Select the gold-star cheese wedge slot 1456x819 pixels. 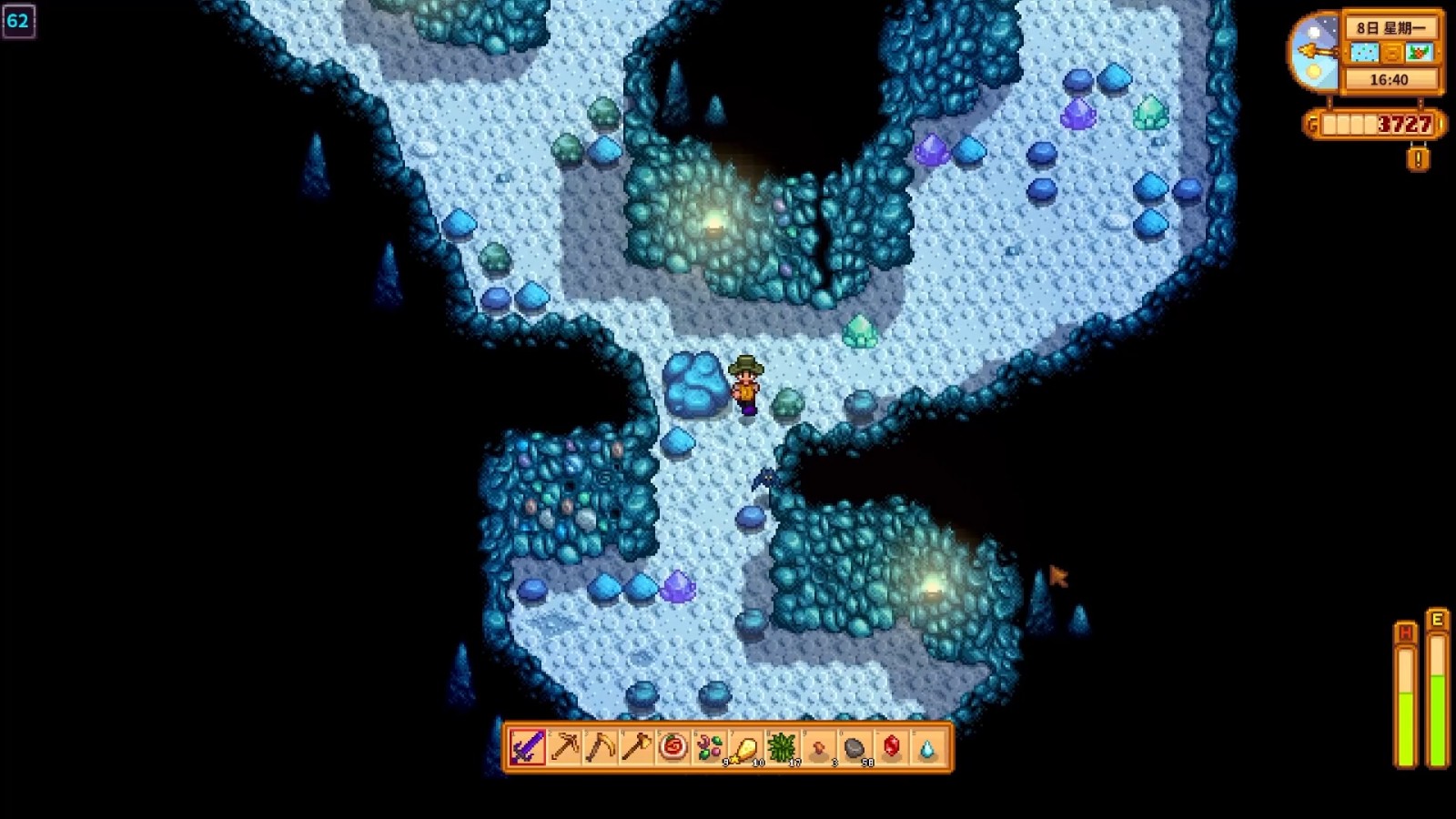[x=746, y=748]
